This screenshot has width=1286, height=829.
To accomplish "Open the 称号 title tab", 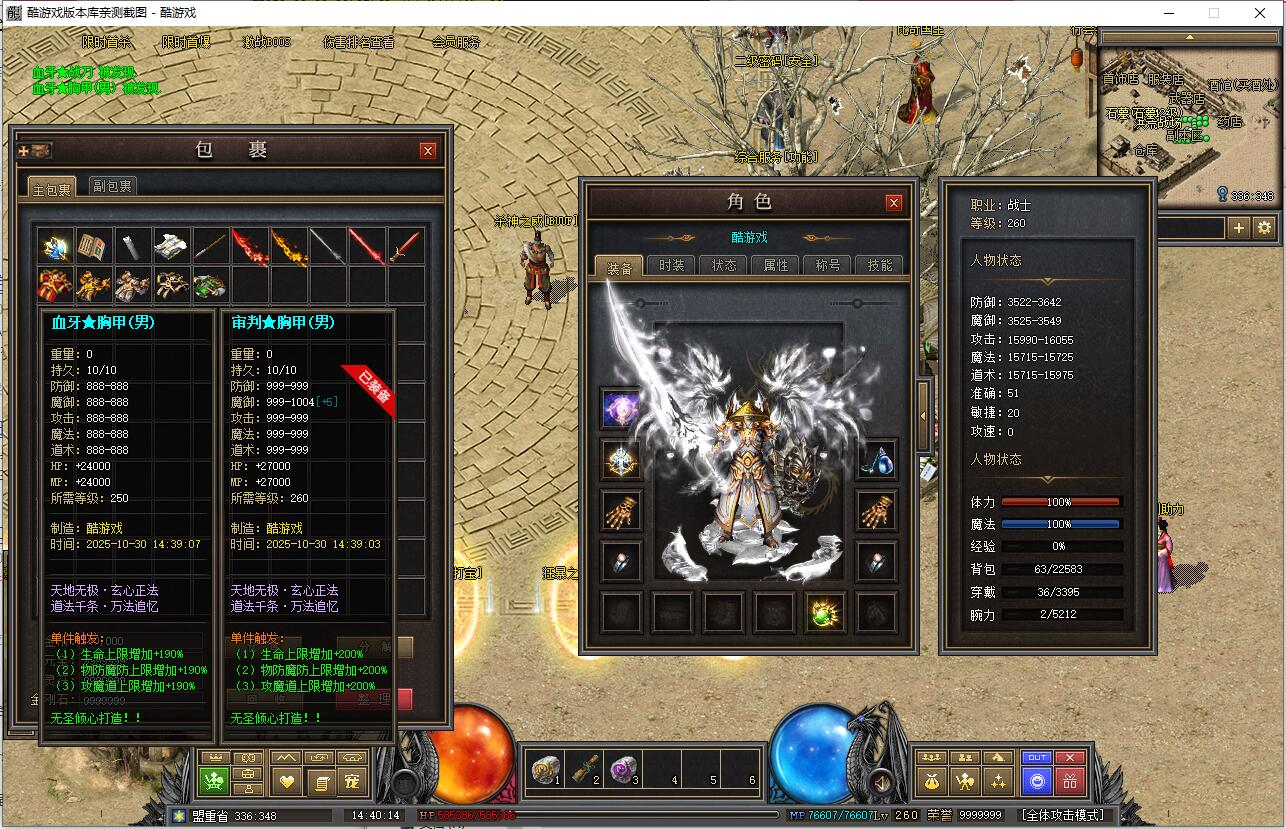I will pos(828,266).
